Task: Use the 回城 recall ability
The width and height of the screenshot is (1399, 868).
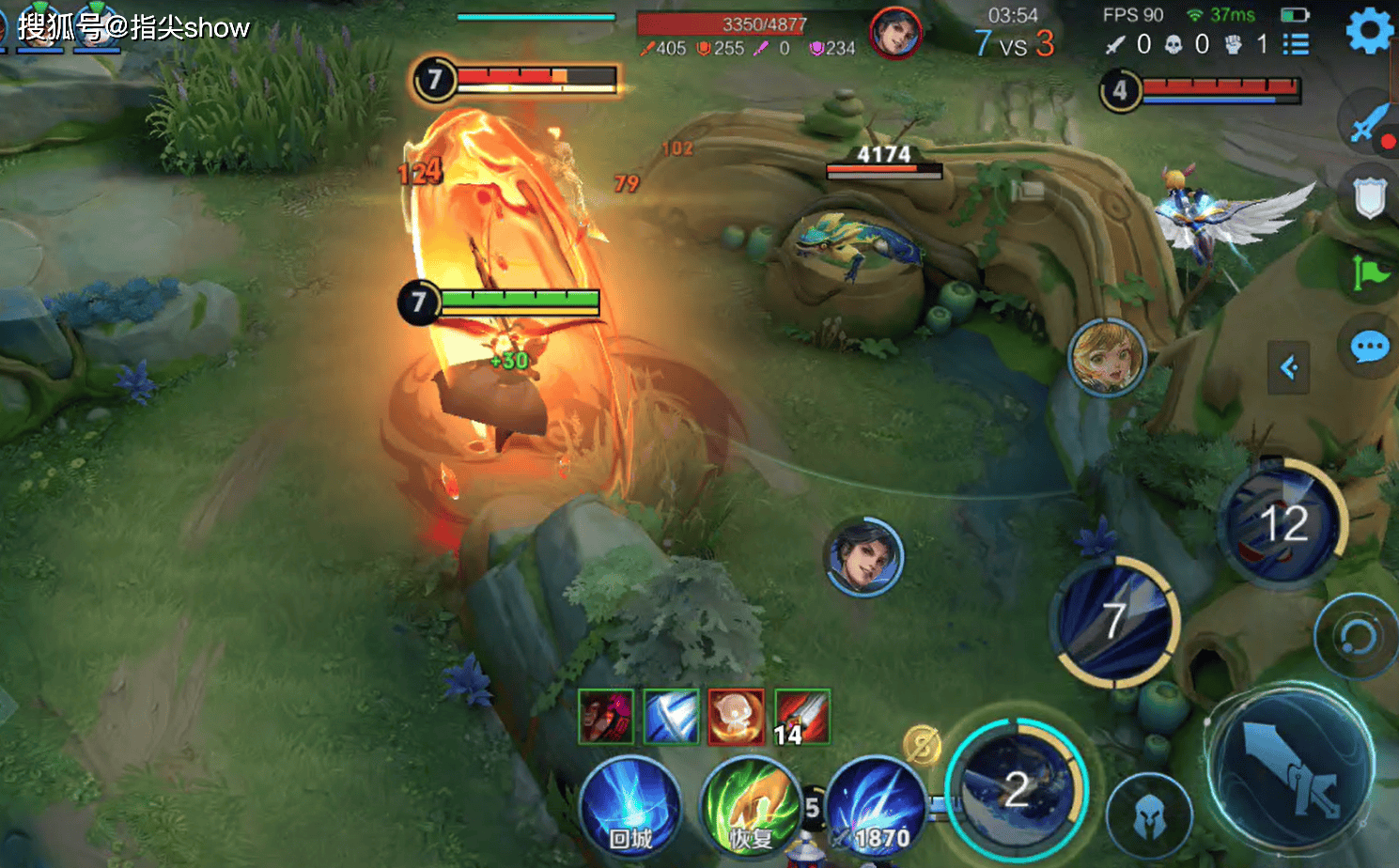Action: click(630, 806)
